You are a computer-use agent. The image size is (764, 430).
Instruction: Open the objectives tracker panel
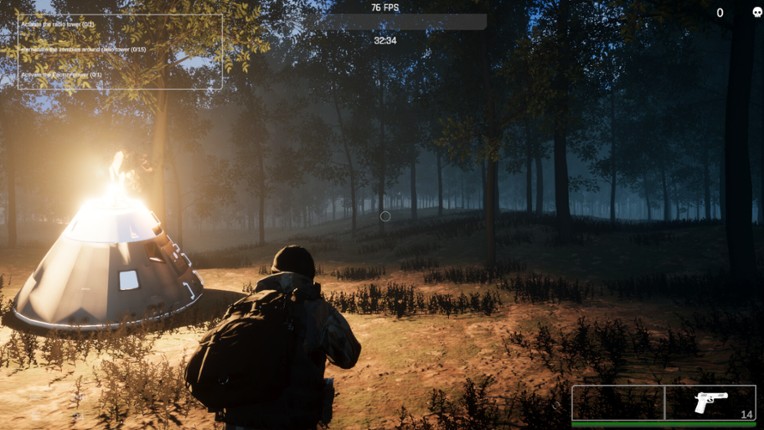click(120, 51)
